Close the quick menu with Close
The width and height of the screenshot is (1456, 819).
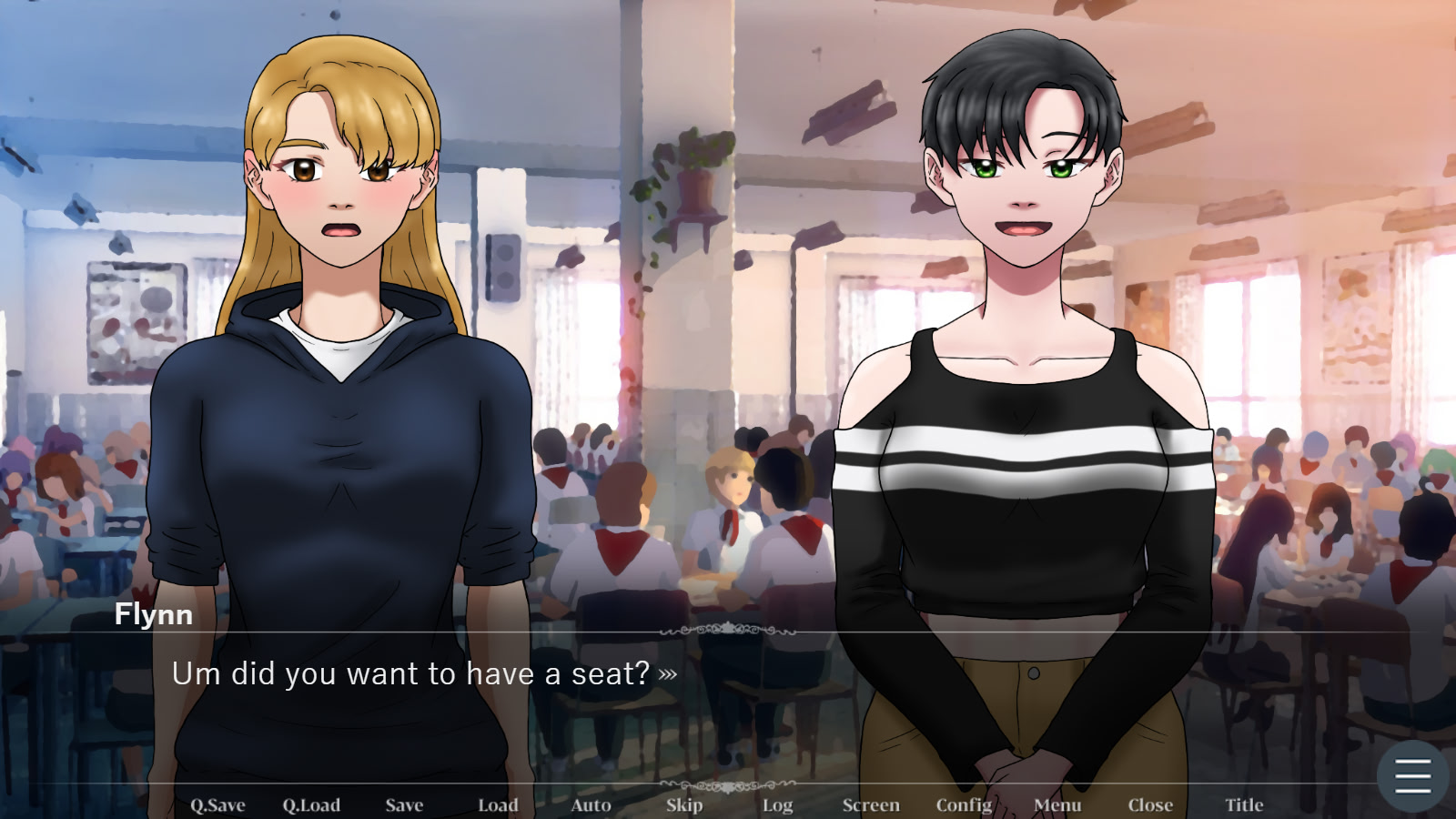(x=1150, y=804)
